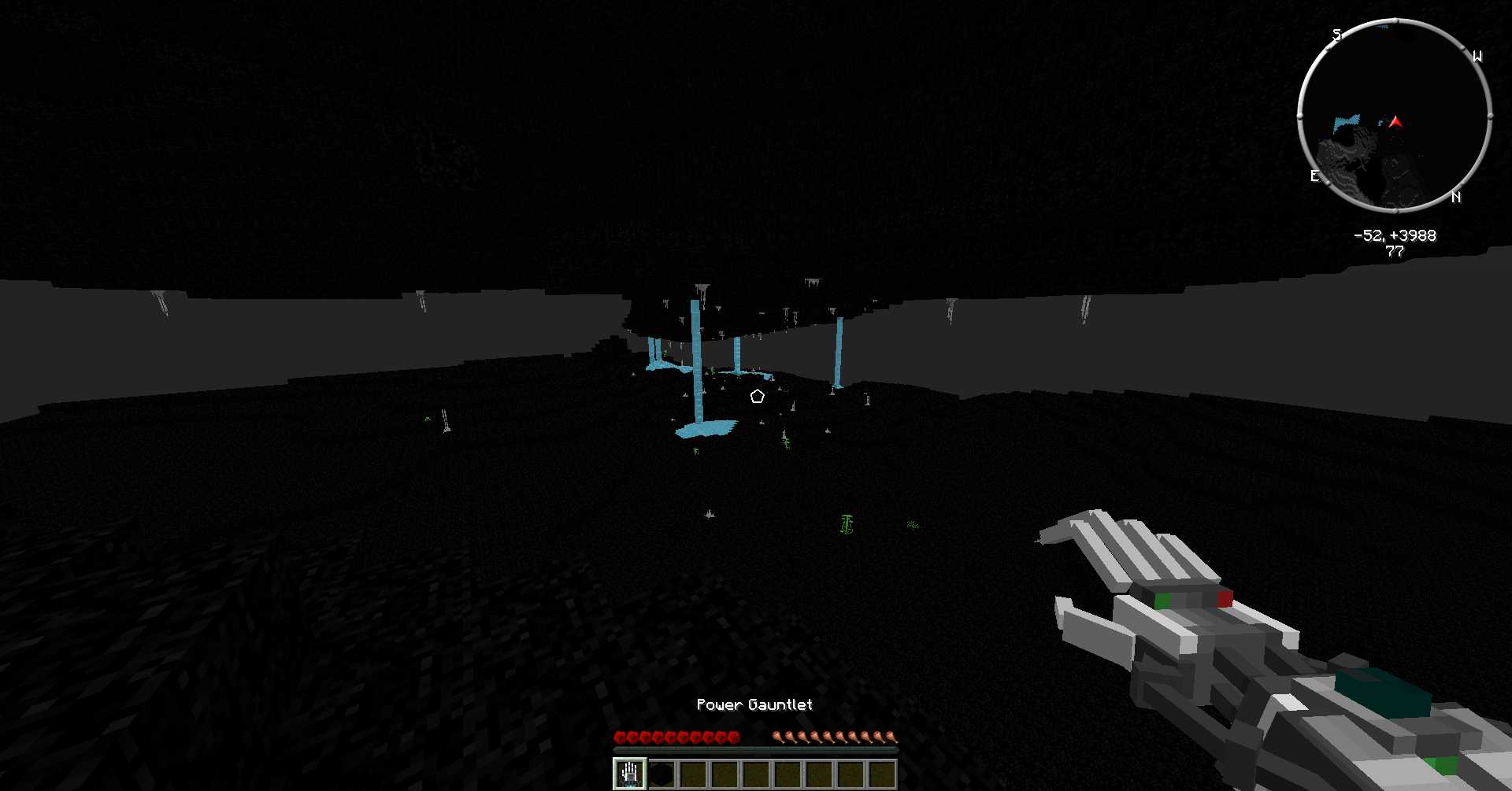Select the dark block hotbar slot
This screenshot has width=1512, height=791.
point(661,774)
